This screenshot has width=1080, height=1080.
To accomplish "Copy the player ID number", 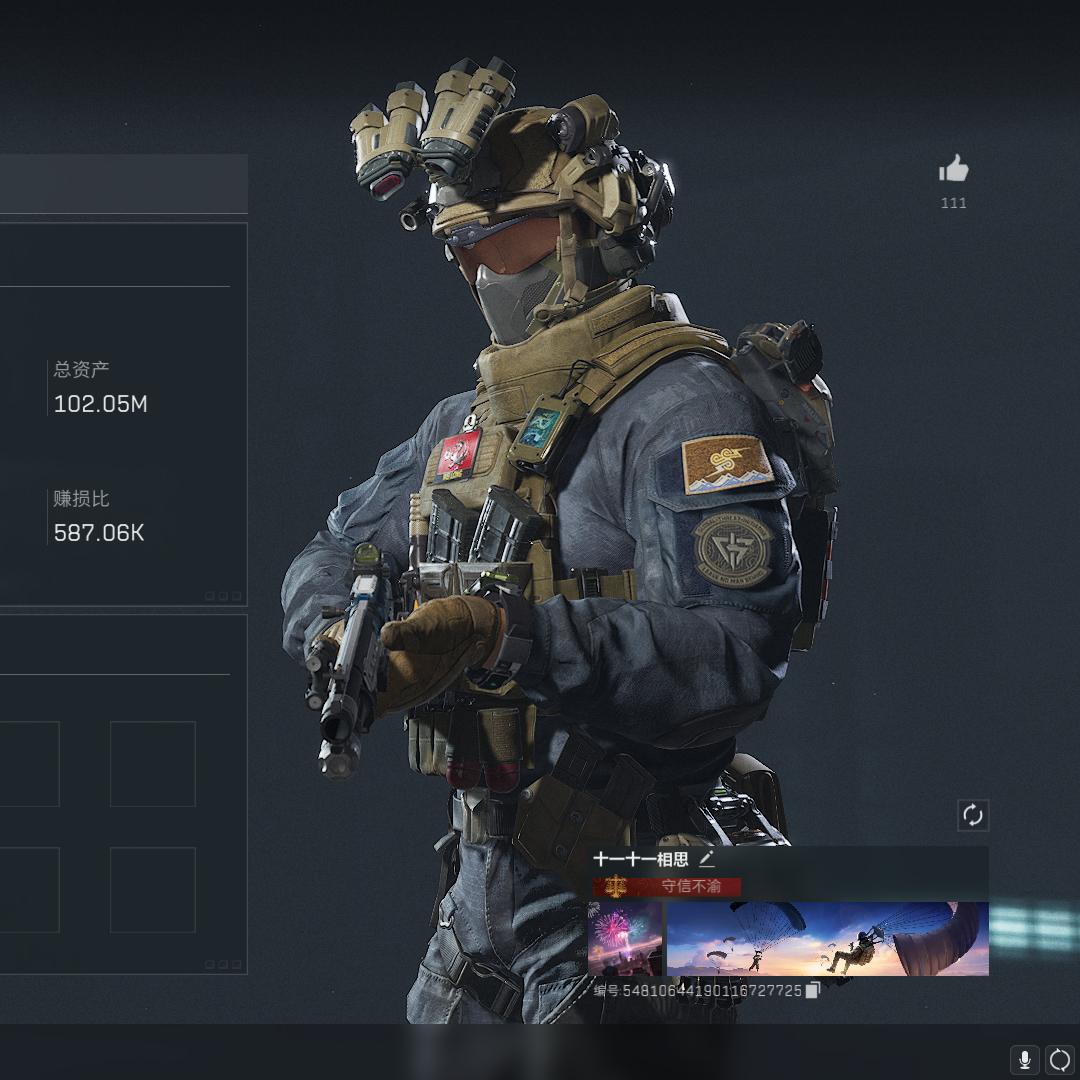I will pyautogui.click(x=813, y=990).
